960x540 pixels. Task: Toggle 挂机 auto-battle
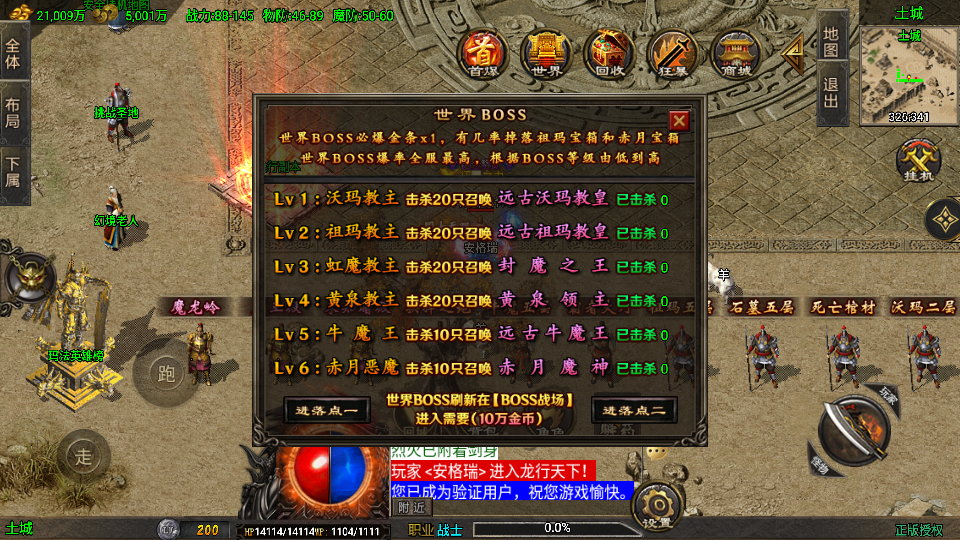[916, 162]
